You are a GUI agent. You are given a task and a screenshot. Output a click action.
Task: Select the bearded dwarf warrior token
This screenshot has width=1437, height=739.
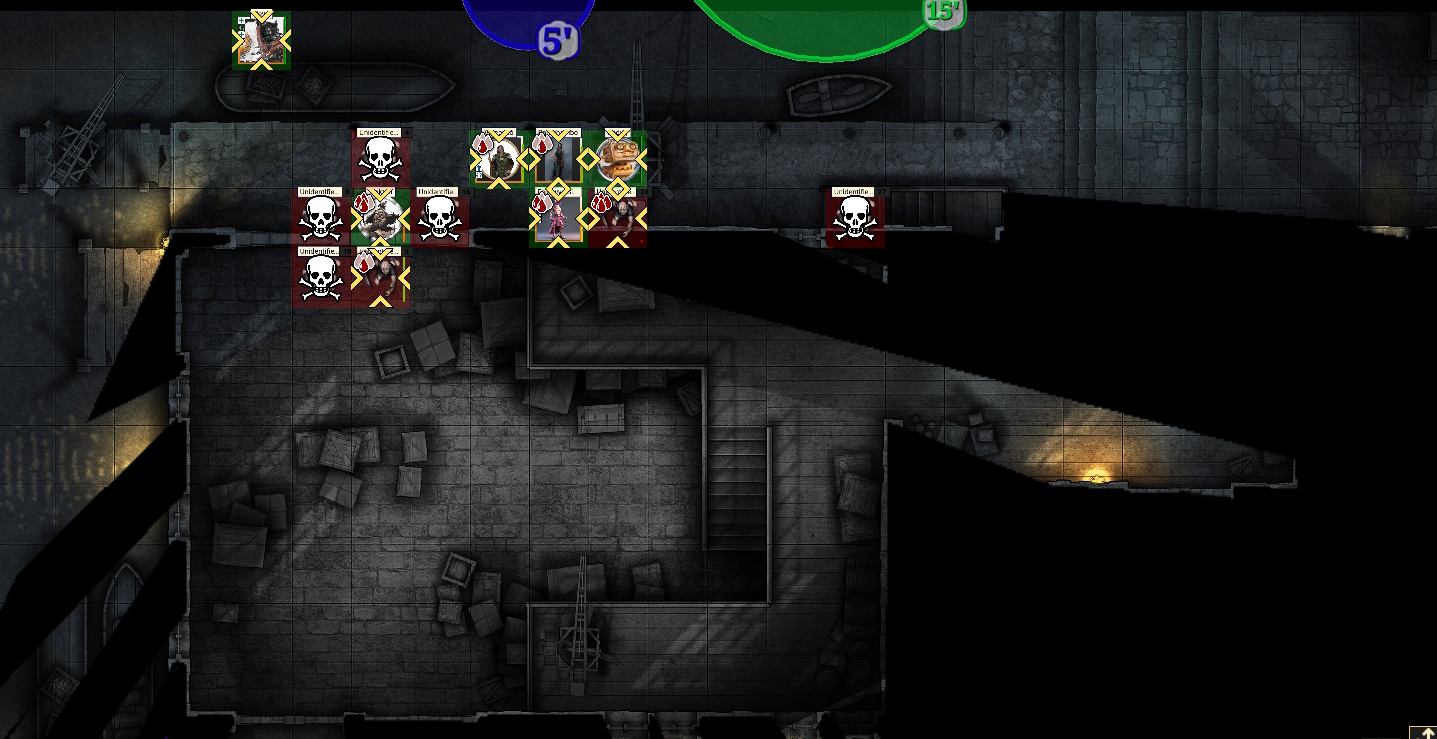[379, 217]
